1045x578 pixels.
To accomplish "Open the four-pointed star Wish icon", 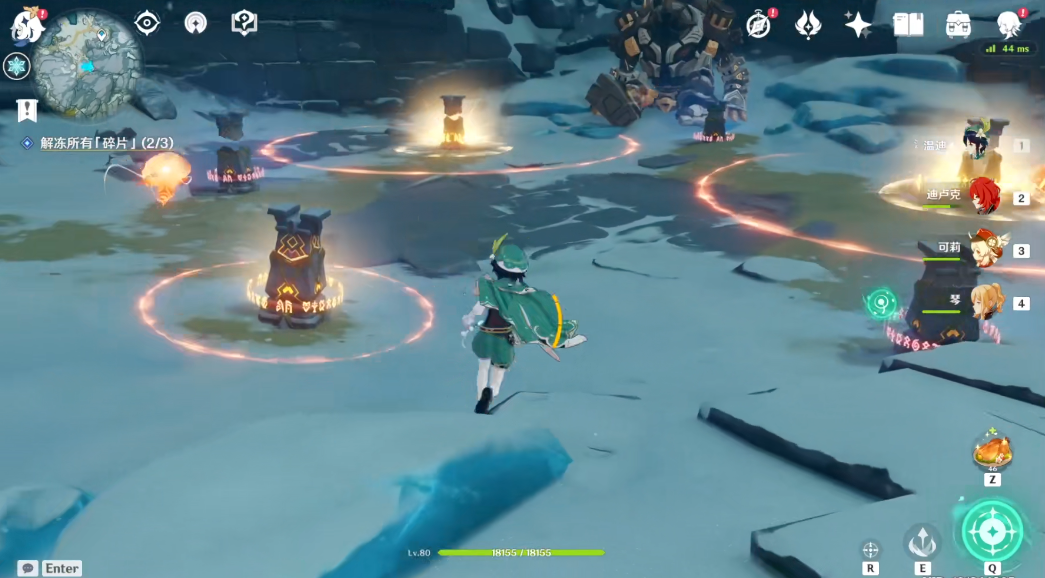I will [x=858, y=25].
